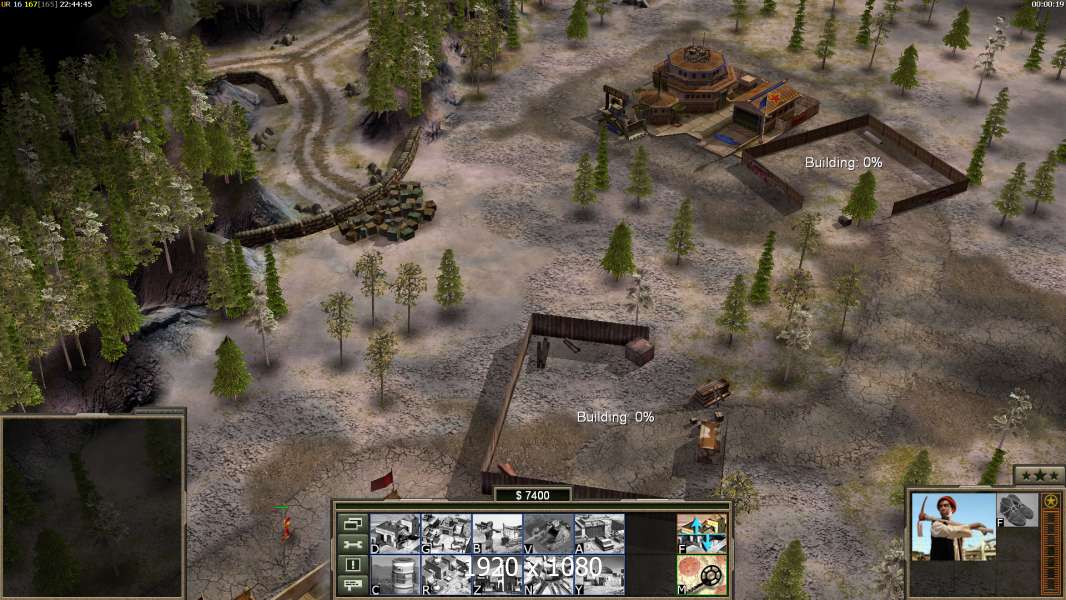Open the exclamation mark button
Image resolution: width=1066 pixels, height=600 pixels.
pyautogui.click(x=352, y=565)
